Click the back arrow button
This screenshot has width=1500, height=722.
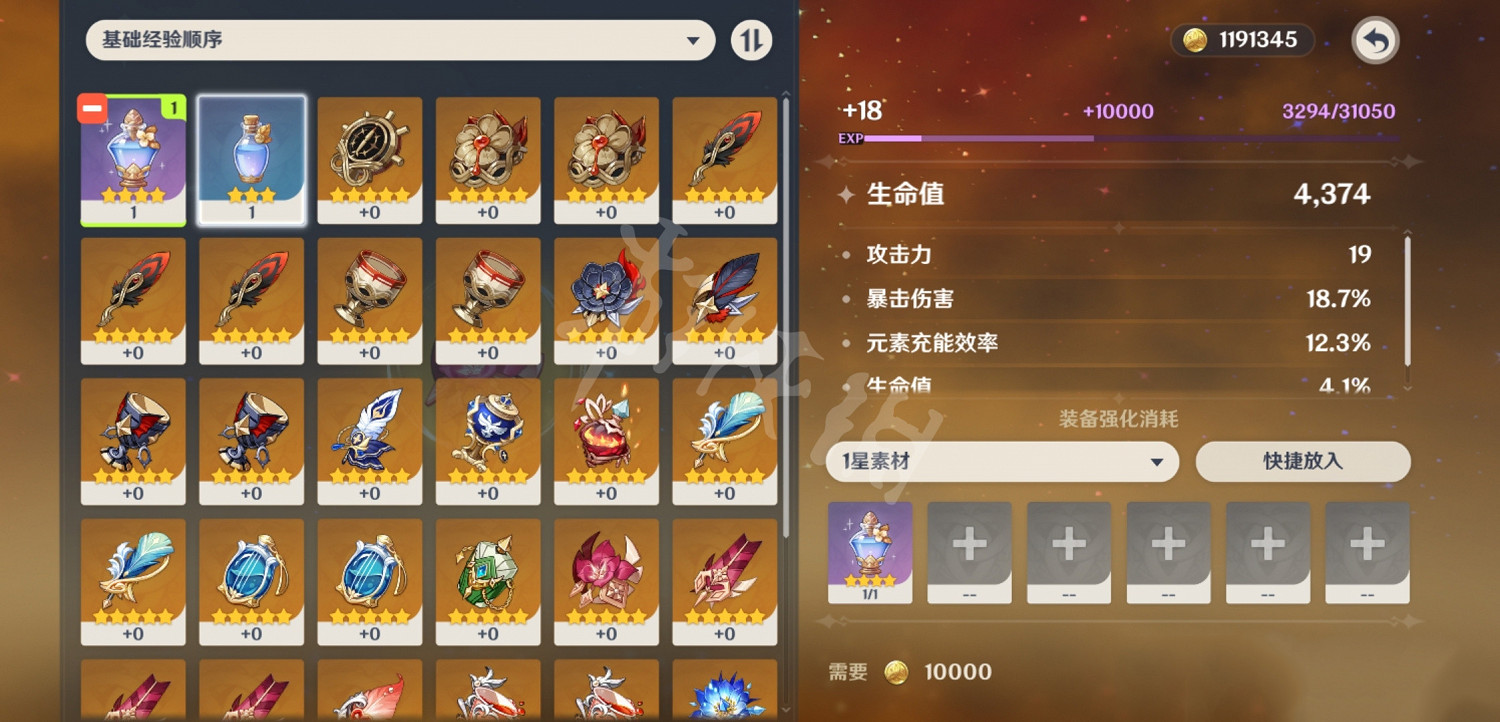tap(1374, 40)
